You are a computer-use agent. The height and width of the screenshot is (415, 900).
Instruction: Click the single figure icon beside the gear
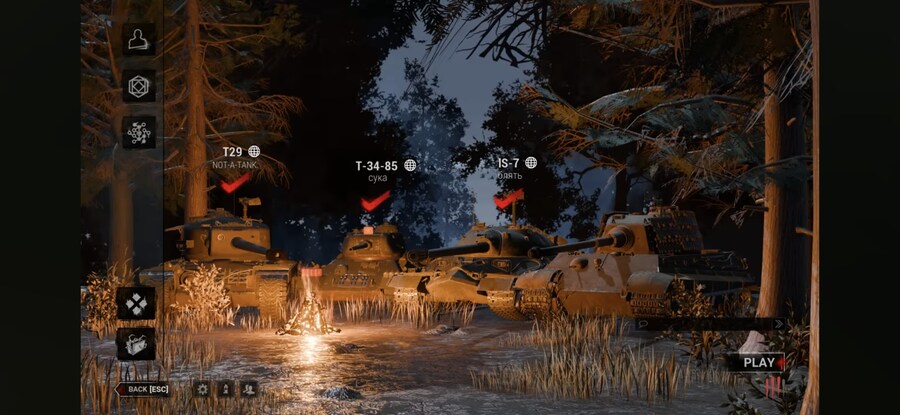click(225, 389)
